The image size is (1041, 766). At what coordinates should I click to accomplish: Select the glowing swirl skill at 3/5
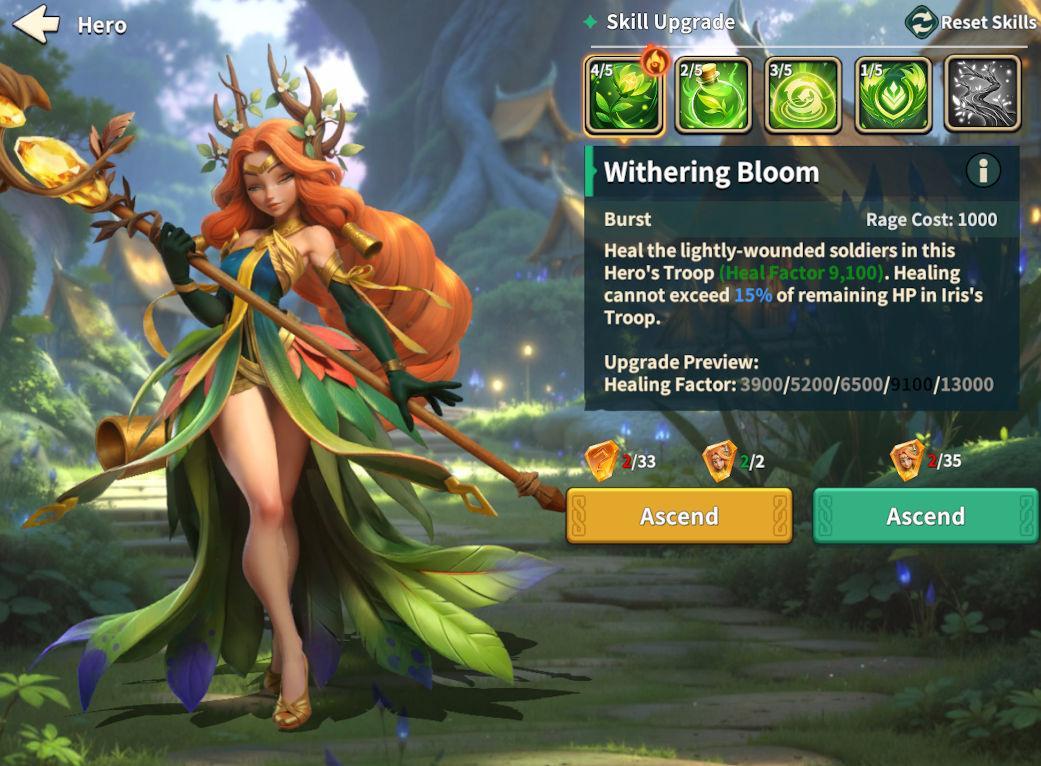point(803,95)
